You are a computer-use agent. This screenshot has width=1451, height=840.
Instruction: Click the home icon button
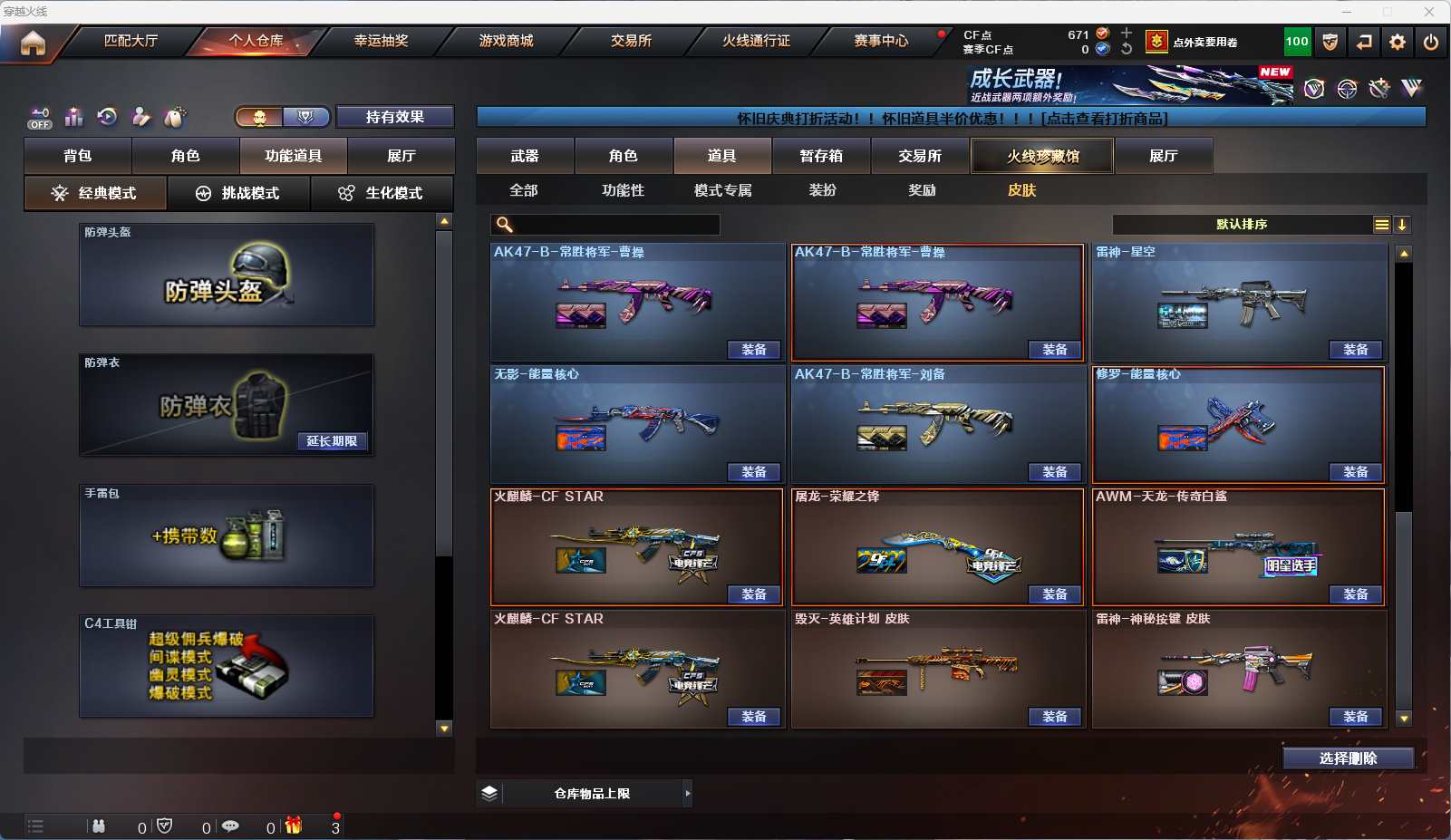point(33,43)
